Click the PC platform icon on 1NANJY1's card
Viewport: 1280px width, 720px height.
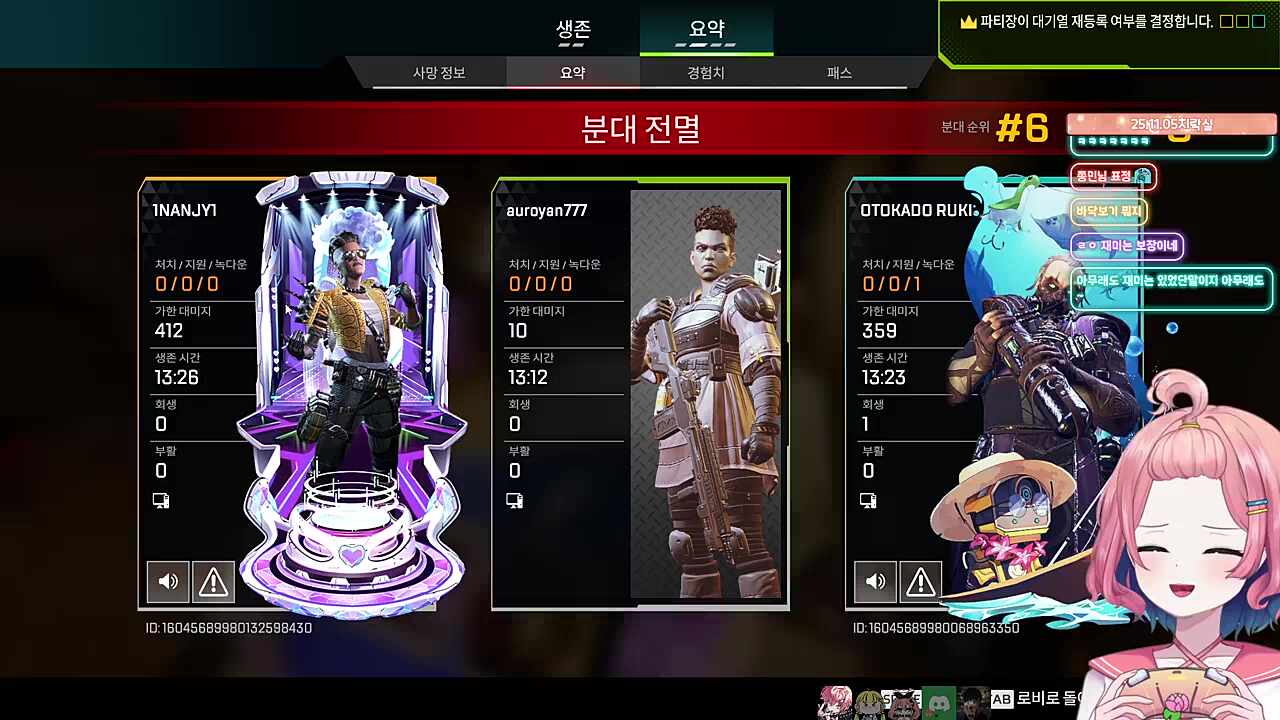pyautogui.click(x=161, y=500)
